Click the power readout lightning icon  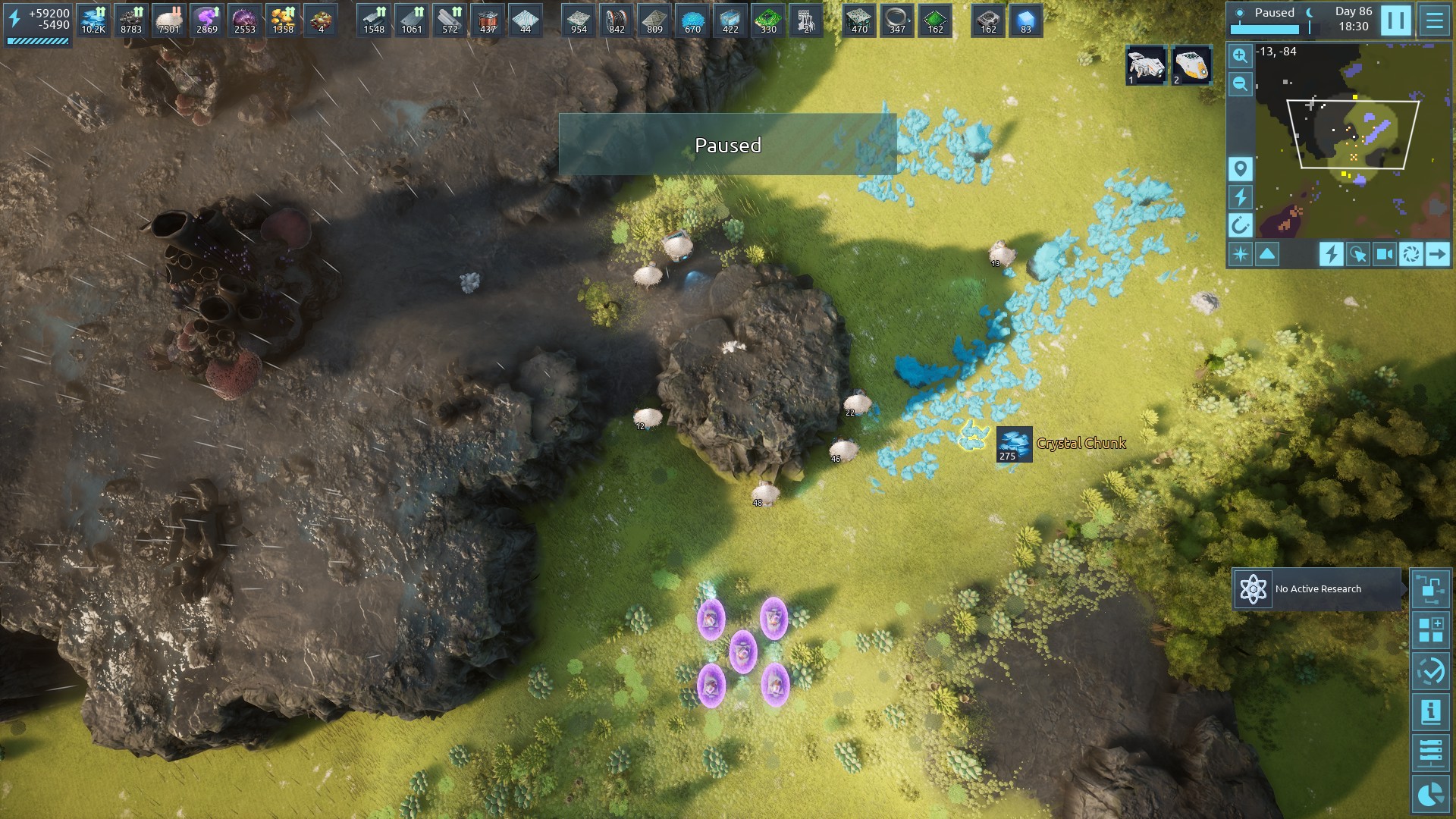[x=14, y=19]
